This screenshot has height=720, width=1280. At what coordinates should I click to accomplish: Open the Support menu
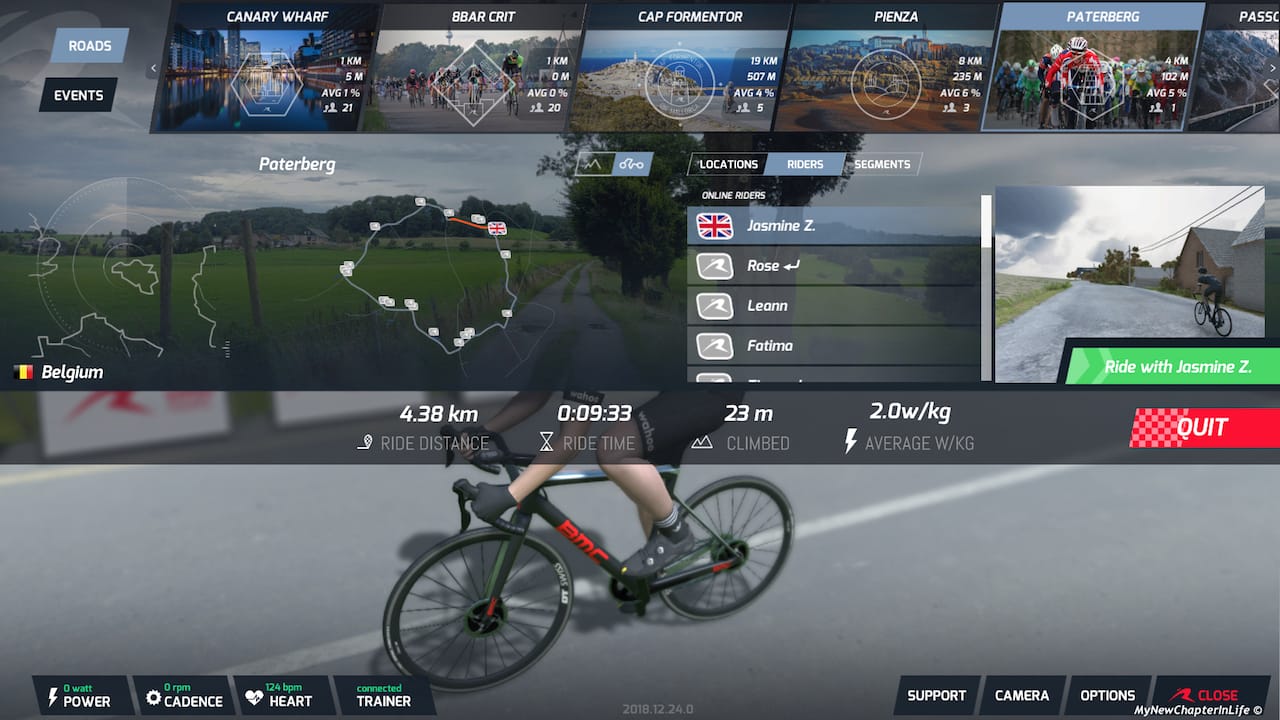936,695
